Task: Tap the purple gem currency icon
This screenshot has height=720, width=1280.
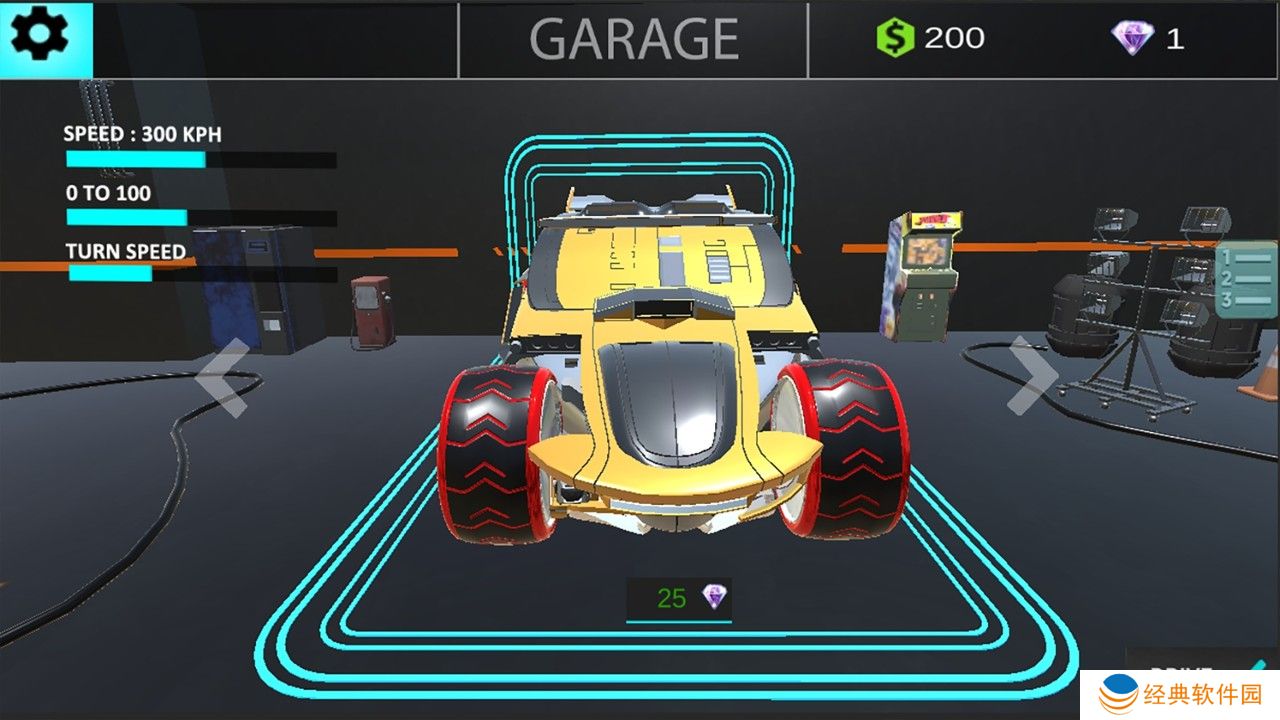Action: (1132, 38)
